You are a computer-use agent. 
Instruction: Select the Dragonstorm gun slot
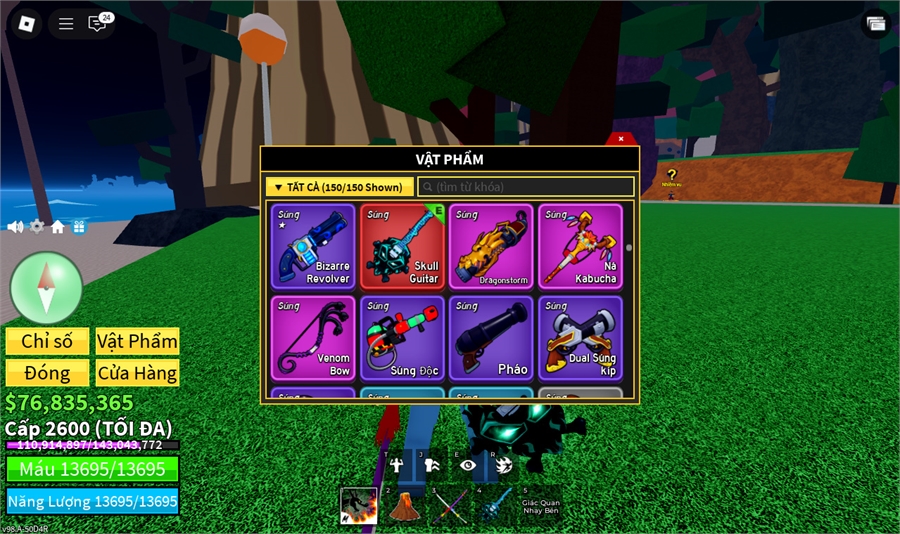(491, 247)
